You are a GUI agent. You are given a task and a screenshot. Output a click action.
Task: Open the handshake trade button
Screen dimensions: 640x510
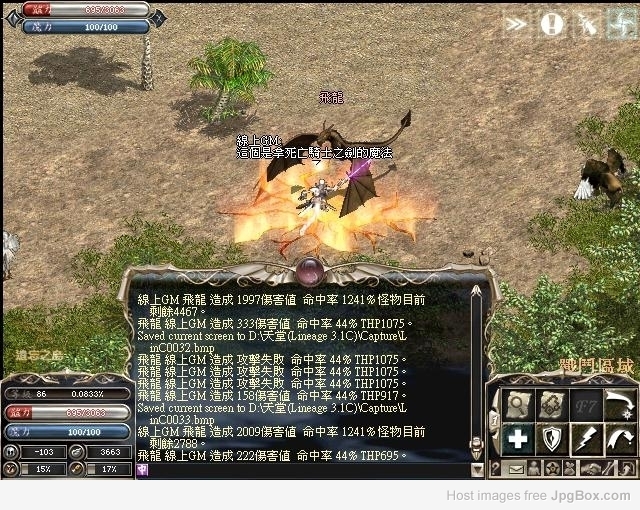coord(592,468)
